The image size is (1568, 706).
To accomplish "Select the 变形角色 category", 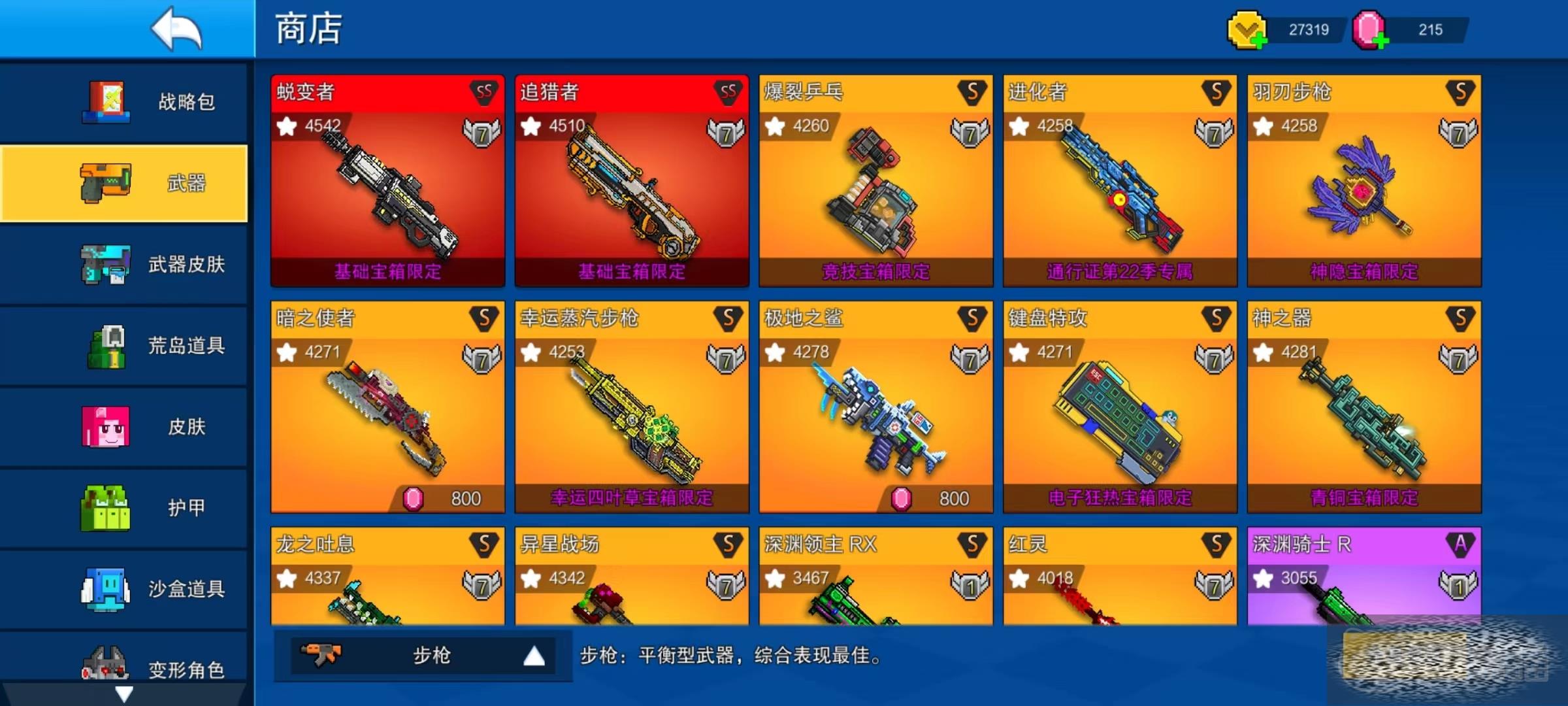I will [x=124, y=667].
